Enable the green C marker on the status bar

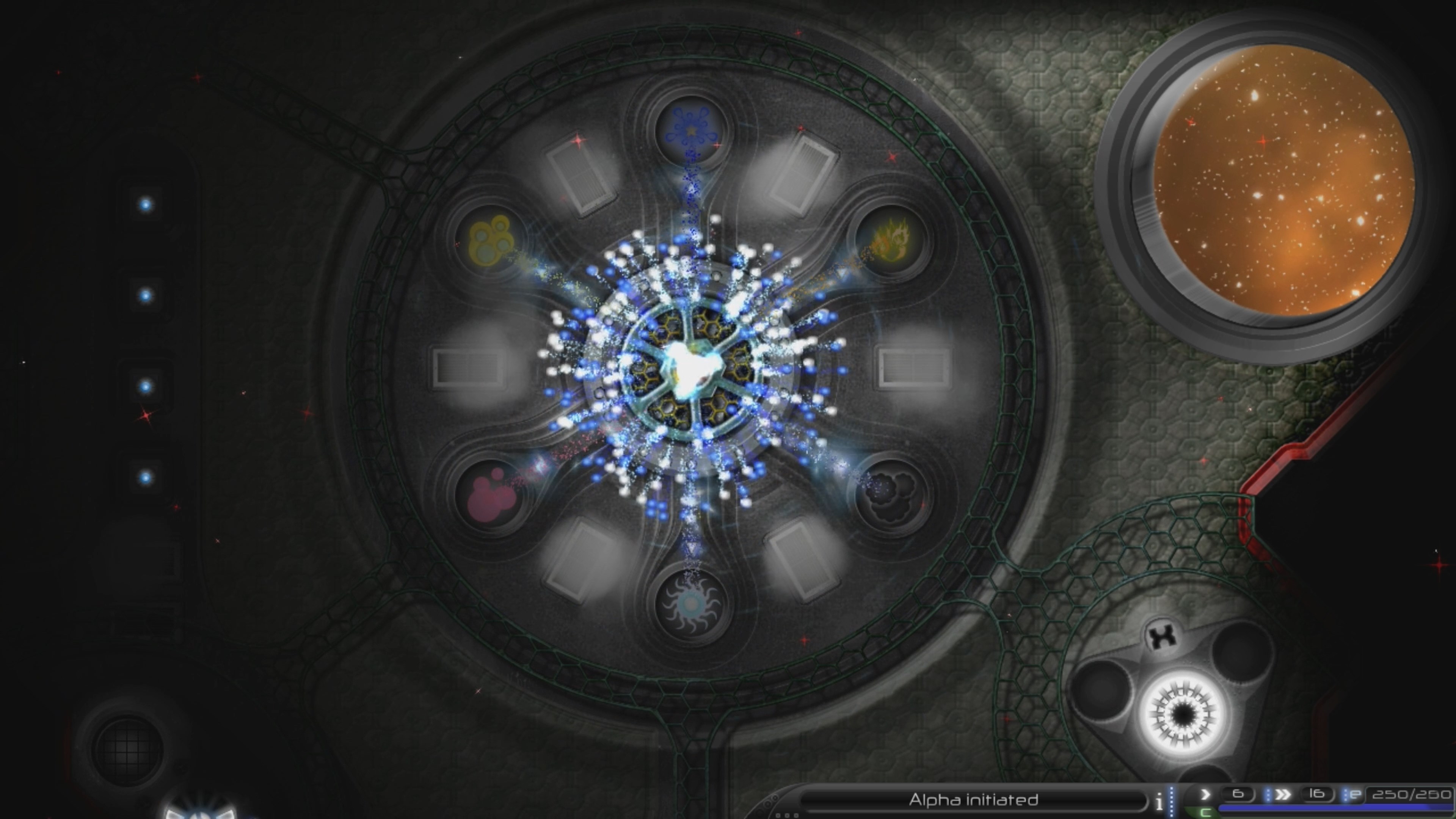point(1205,812)
